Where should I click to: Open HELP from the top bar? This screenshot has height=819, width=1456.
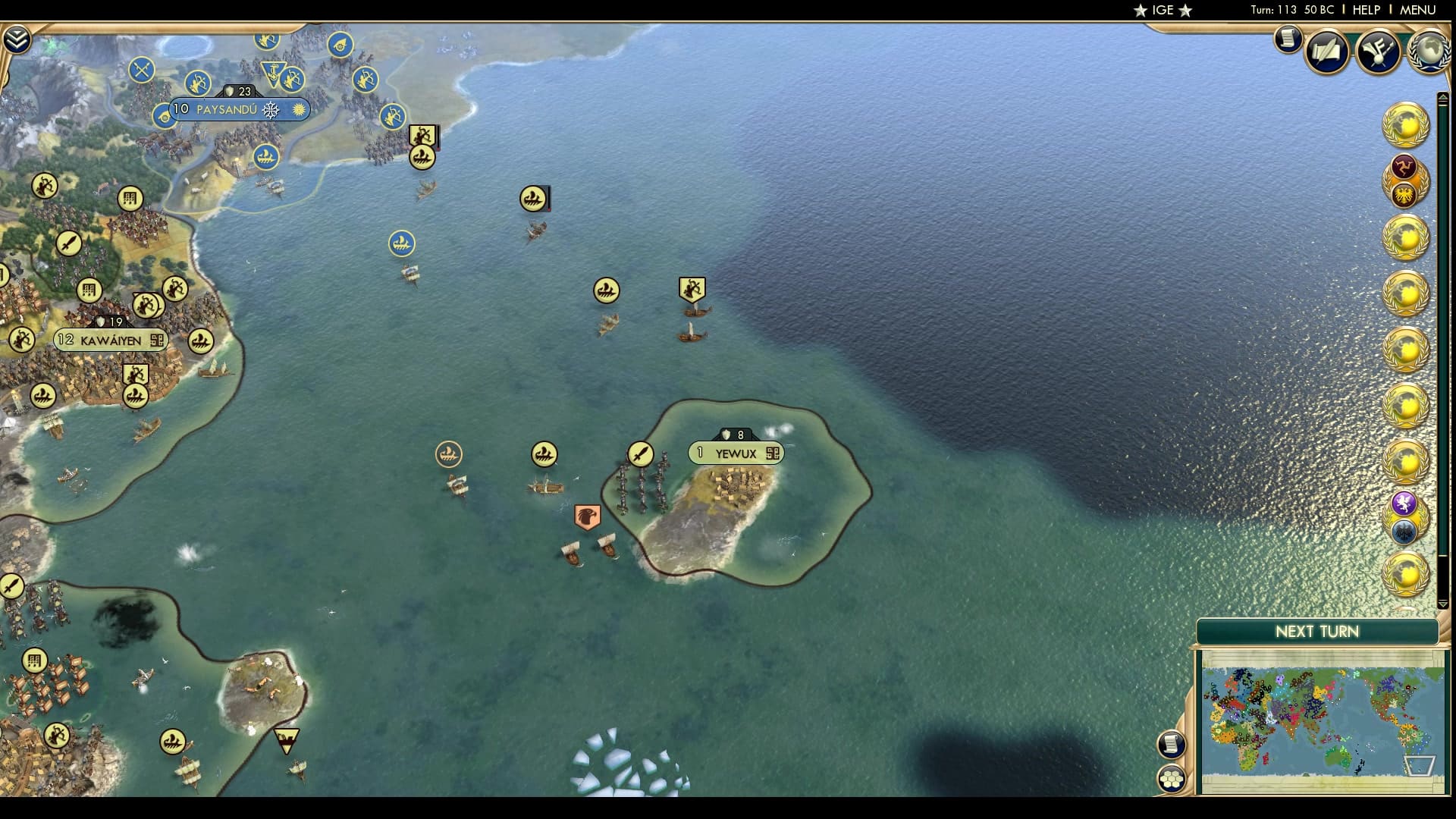coord(1365,11)
